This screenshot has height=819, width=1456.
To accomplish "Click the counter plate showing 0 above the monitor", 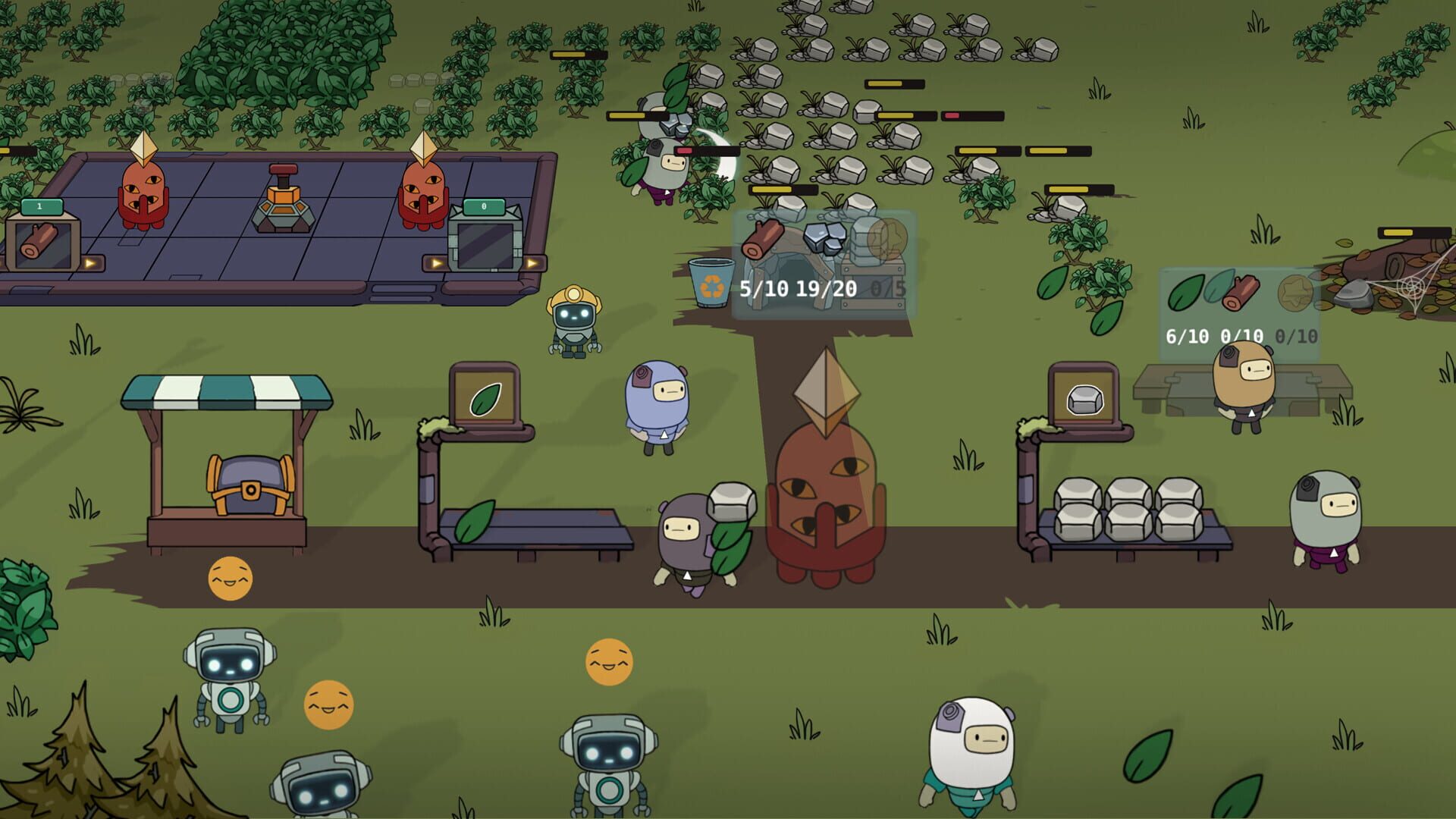I will [x=485, y=207].
